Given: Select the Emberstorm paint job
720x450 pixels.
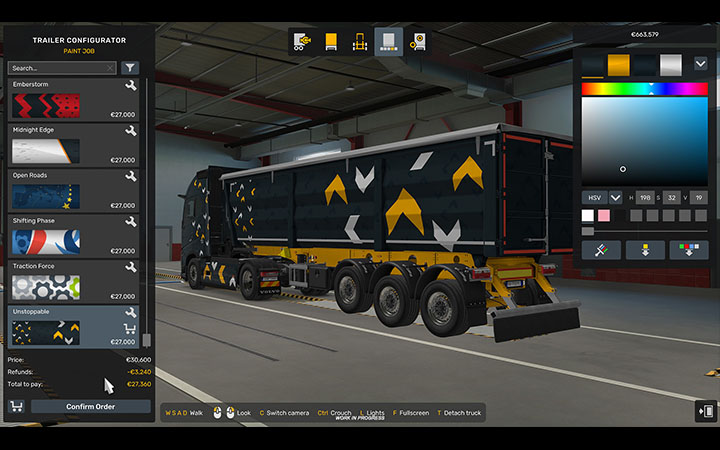Looking at the screenshot, I should [73, 101].
